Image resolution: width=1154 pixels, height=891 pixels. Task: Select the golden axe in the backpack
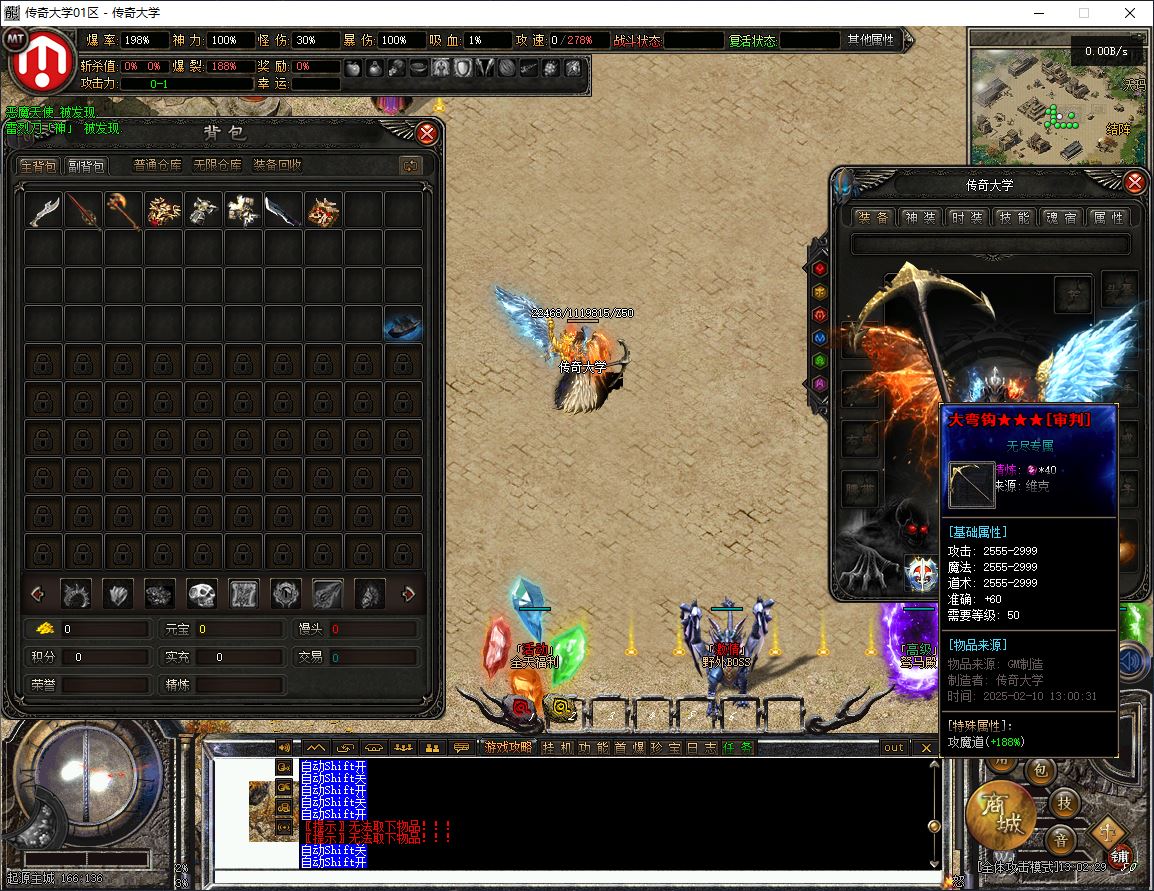(123, 211)
